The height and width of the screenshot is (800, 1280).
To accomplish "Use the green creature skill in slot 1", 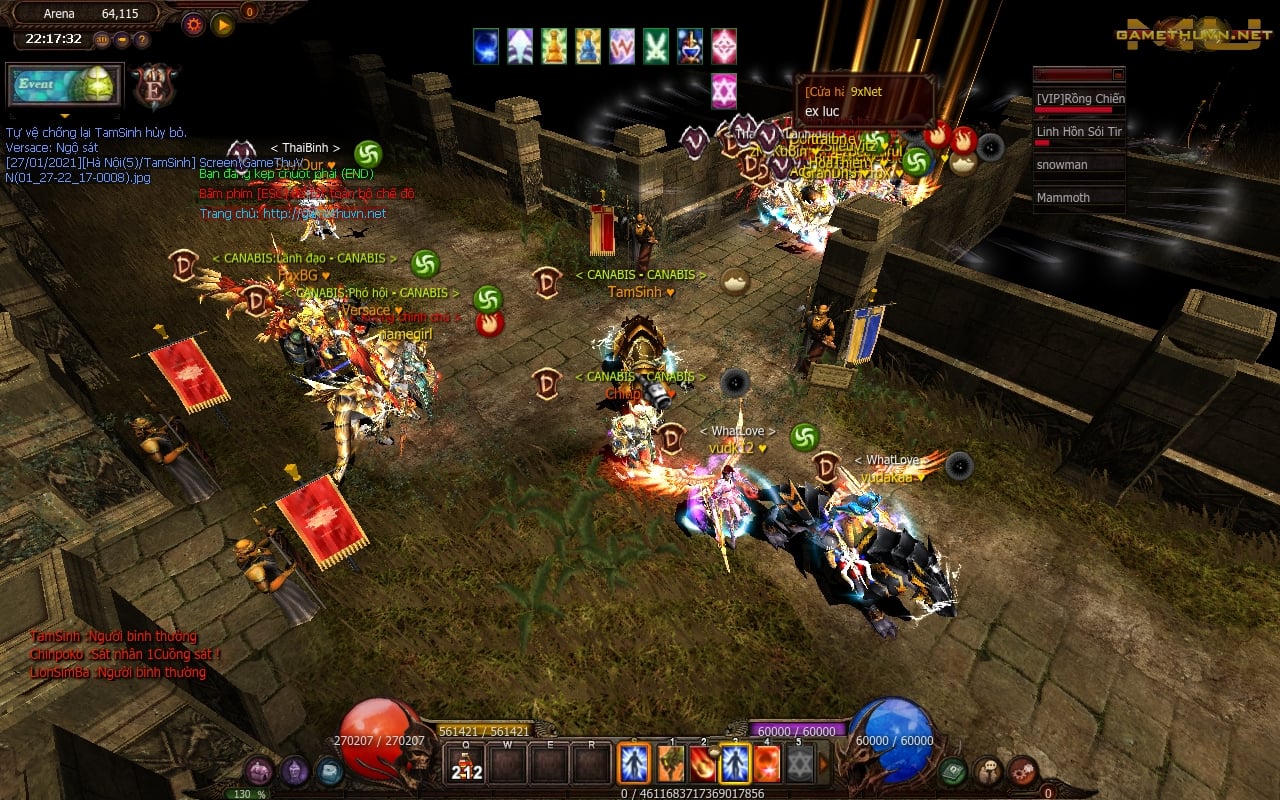I will tap(670, 764).
